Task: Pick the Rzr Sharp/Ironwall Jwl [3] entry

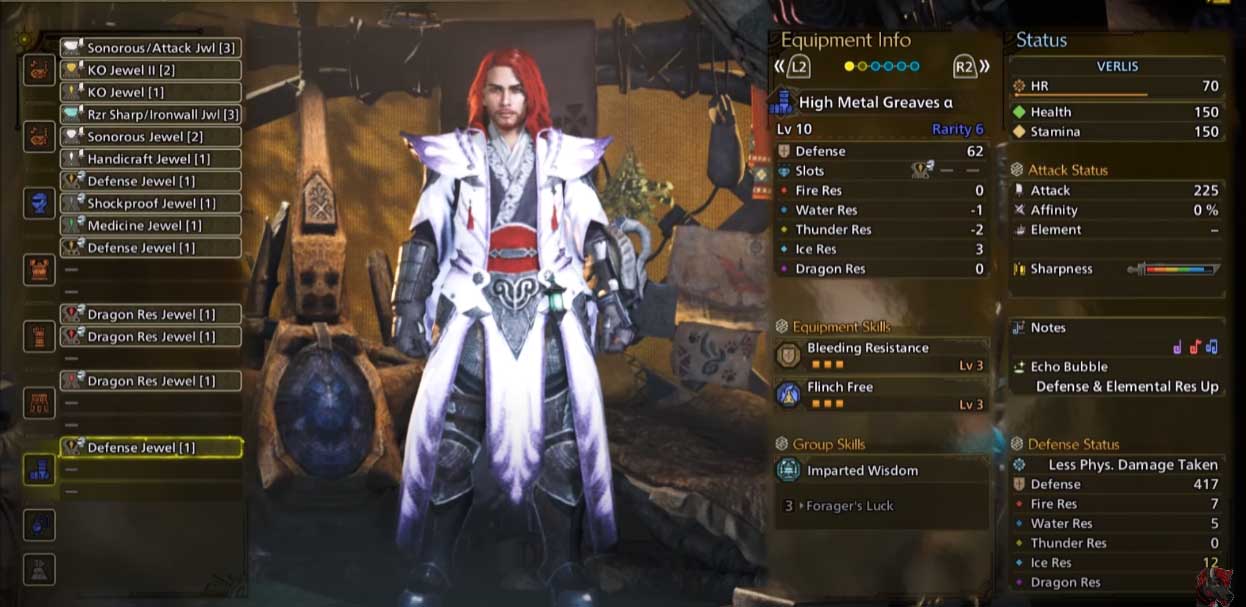Action: [x=151, y=114]
